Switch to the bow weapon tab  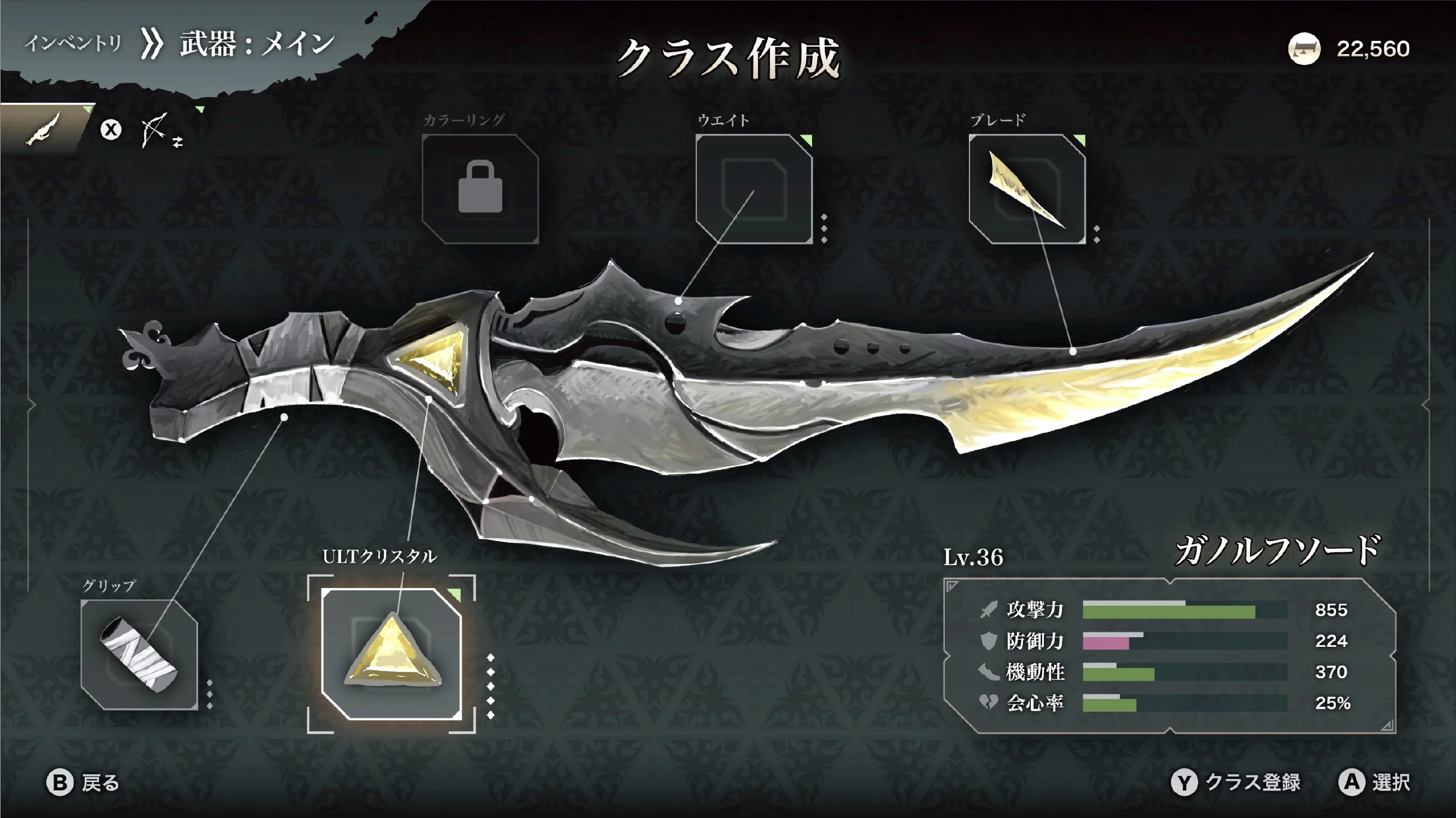click(155, 130)
